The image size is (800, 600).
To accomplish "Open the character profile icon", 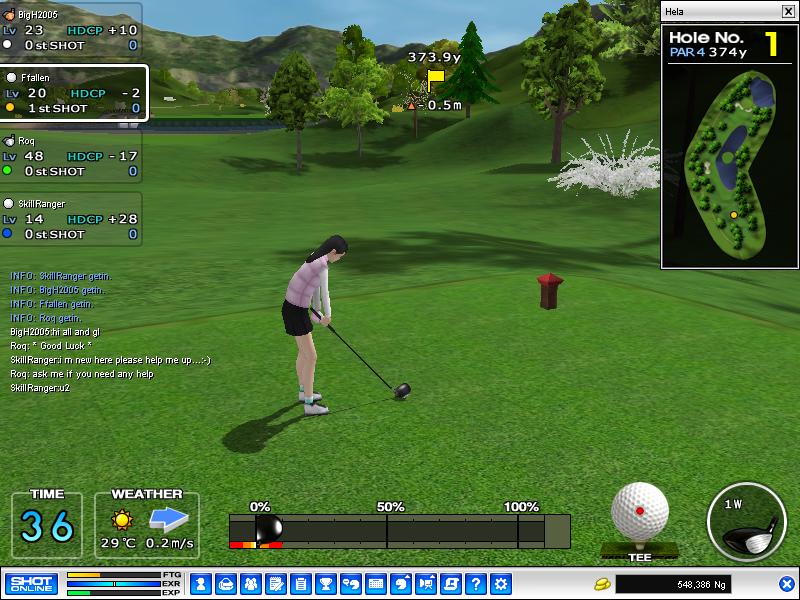I will [199, 583].
